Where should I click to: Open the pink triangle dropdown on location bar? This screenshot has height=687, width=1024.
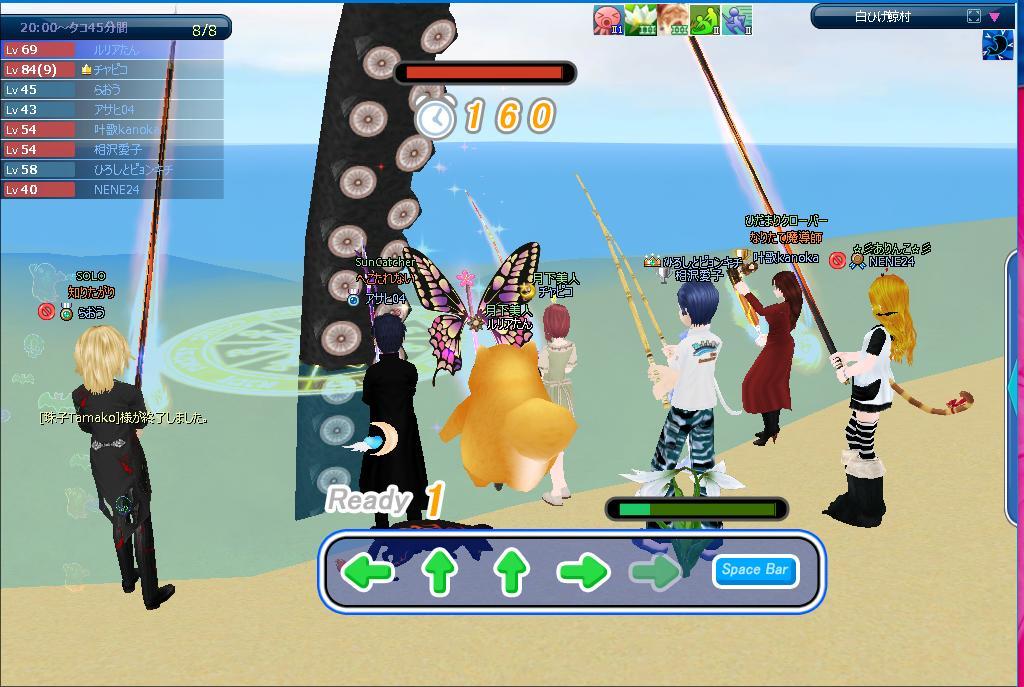point(994,16)
